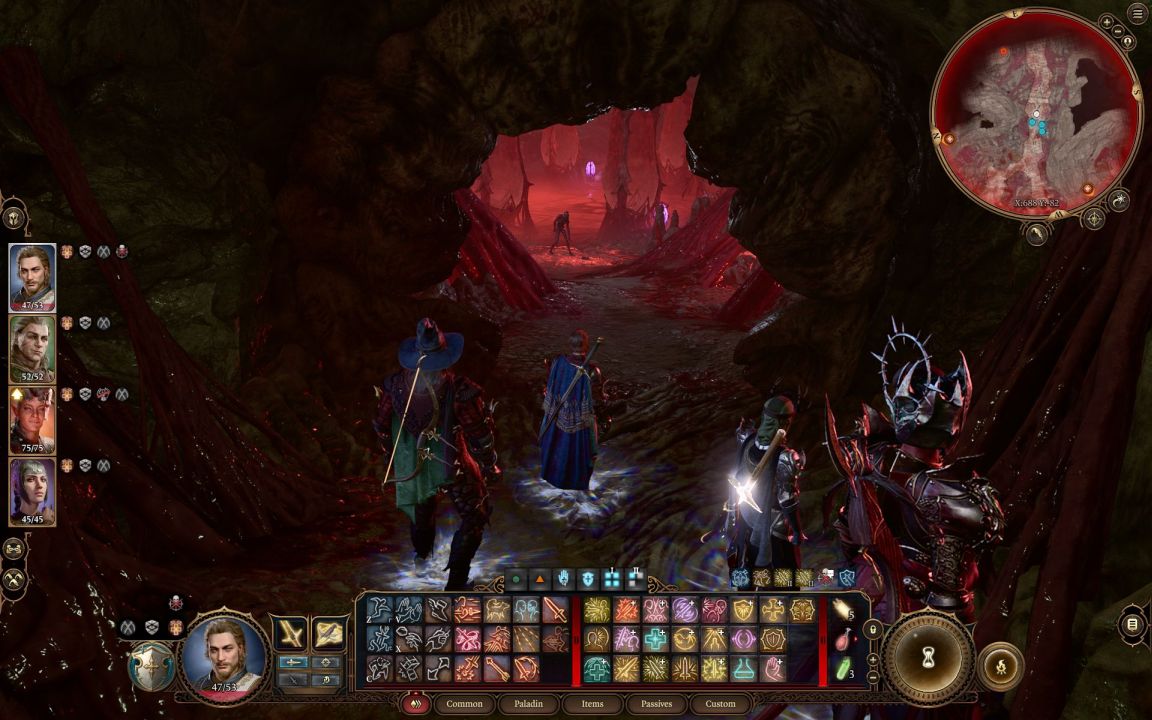Select the second party member portrait
This screenshot has width=1152, height=720.
tap(32, 348)
